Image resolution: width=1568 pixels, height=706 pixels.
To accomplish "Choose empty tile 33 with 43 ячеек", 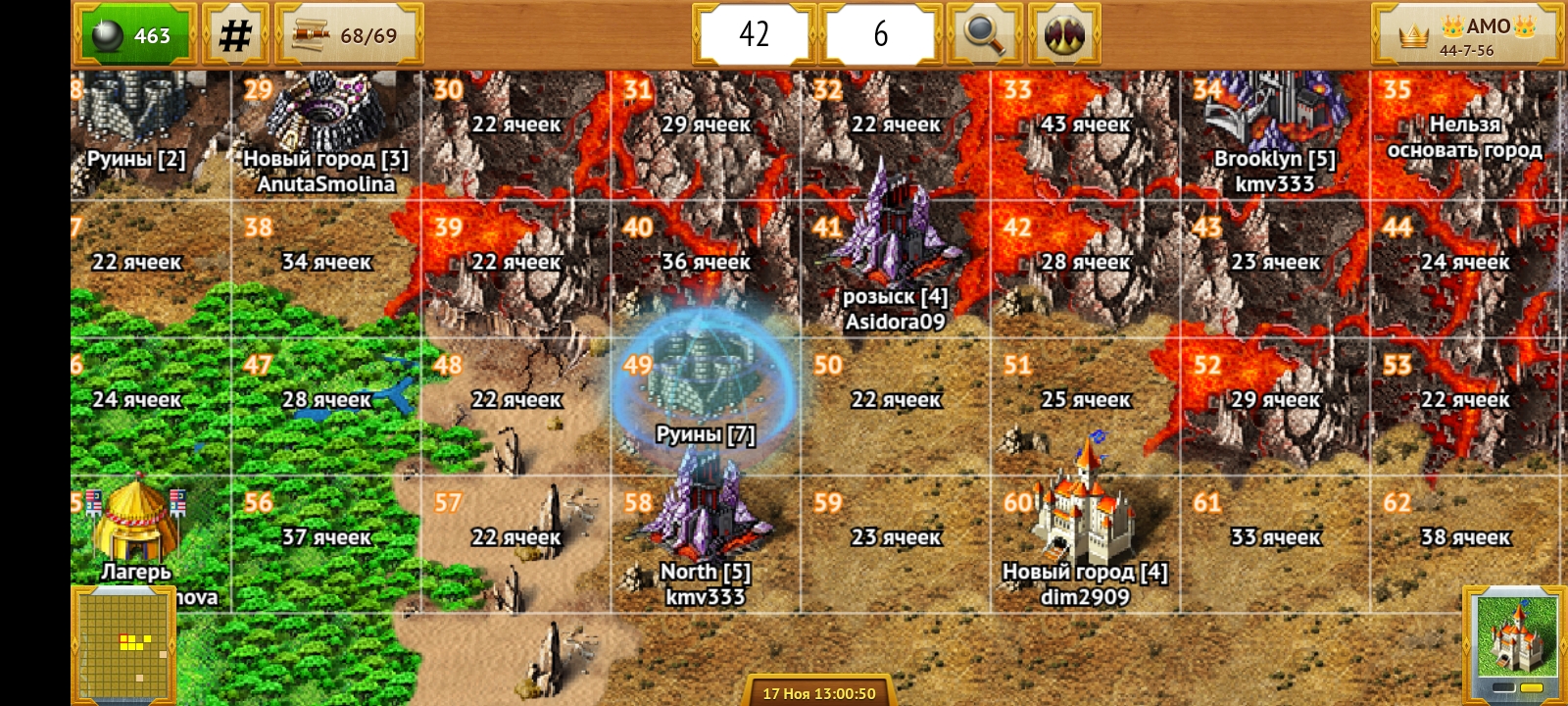I will point(1085,132).
